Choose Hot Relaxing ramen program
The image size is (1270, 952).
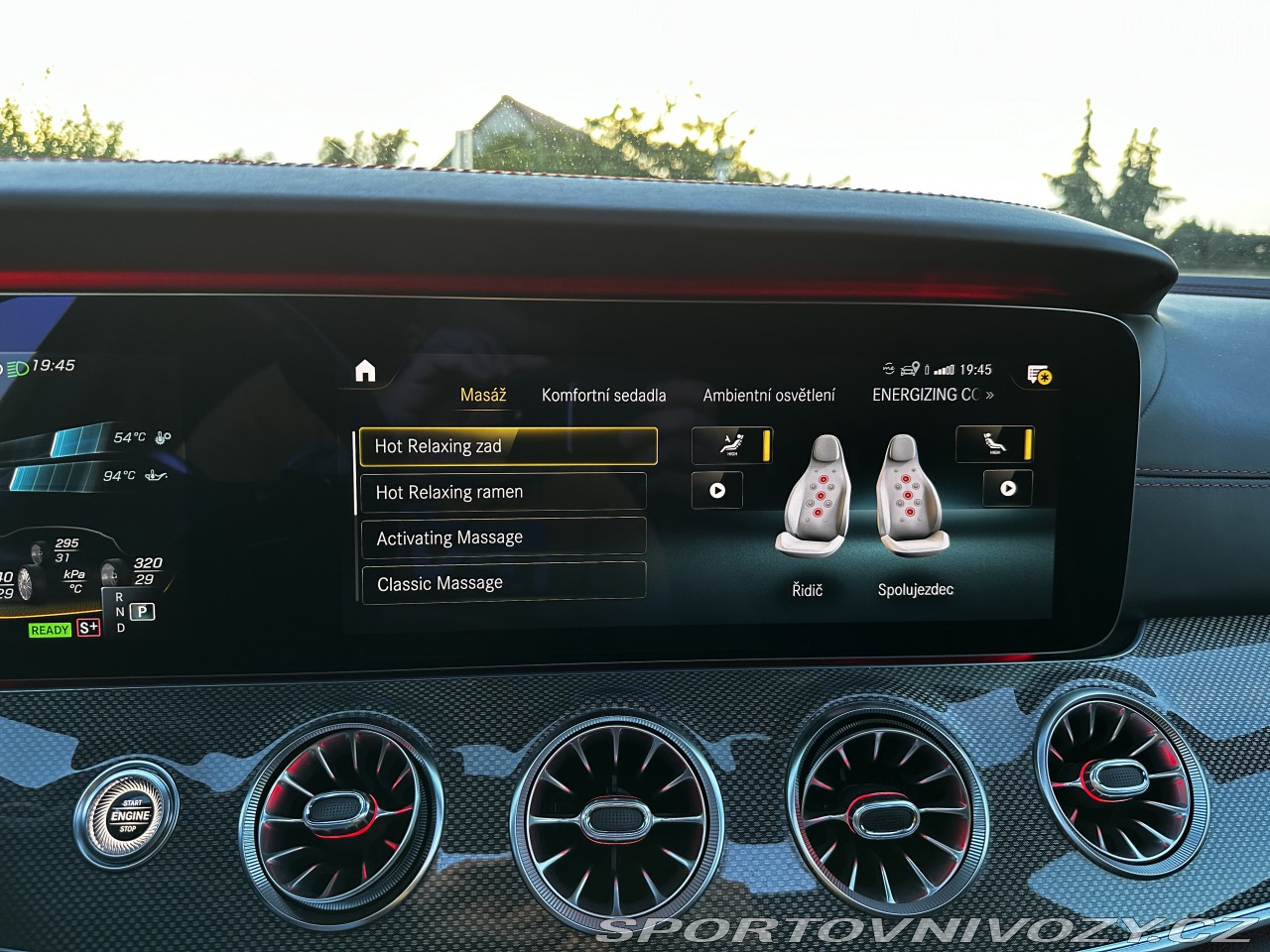click(503, 492)
